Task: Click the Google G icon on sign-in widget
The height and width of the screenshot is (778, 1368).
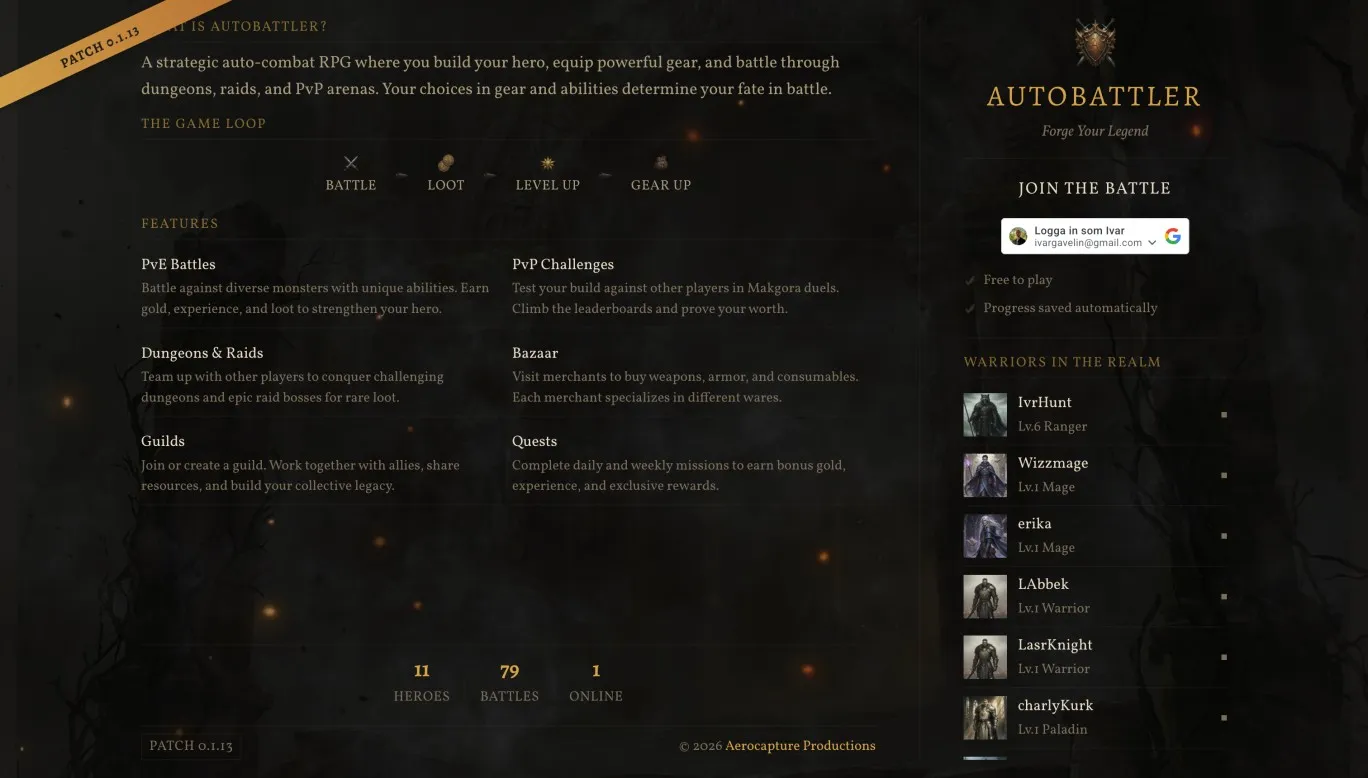Action: (1172, 235)
